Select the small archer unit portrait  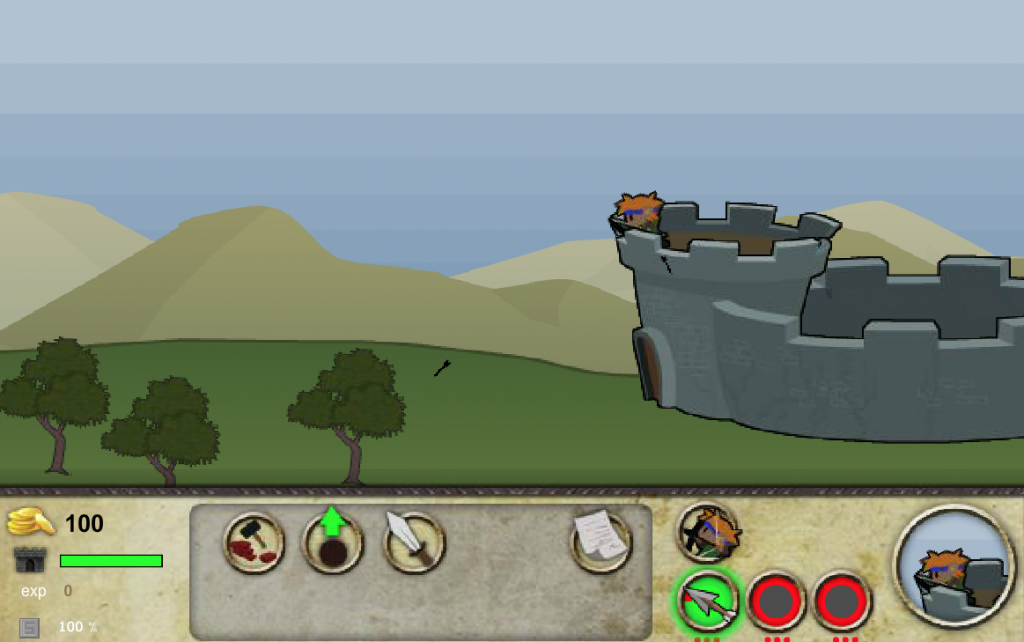point(708,532)
